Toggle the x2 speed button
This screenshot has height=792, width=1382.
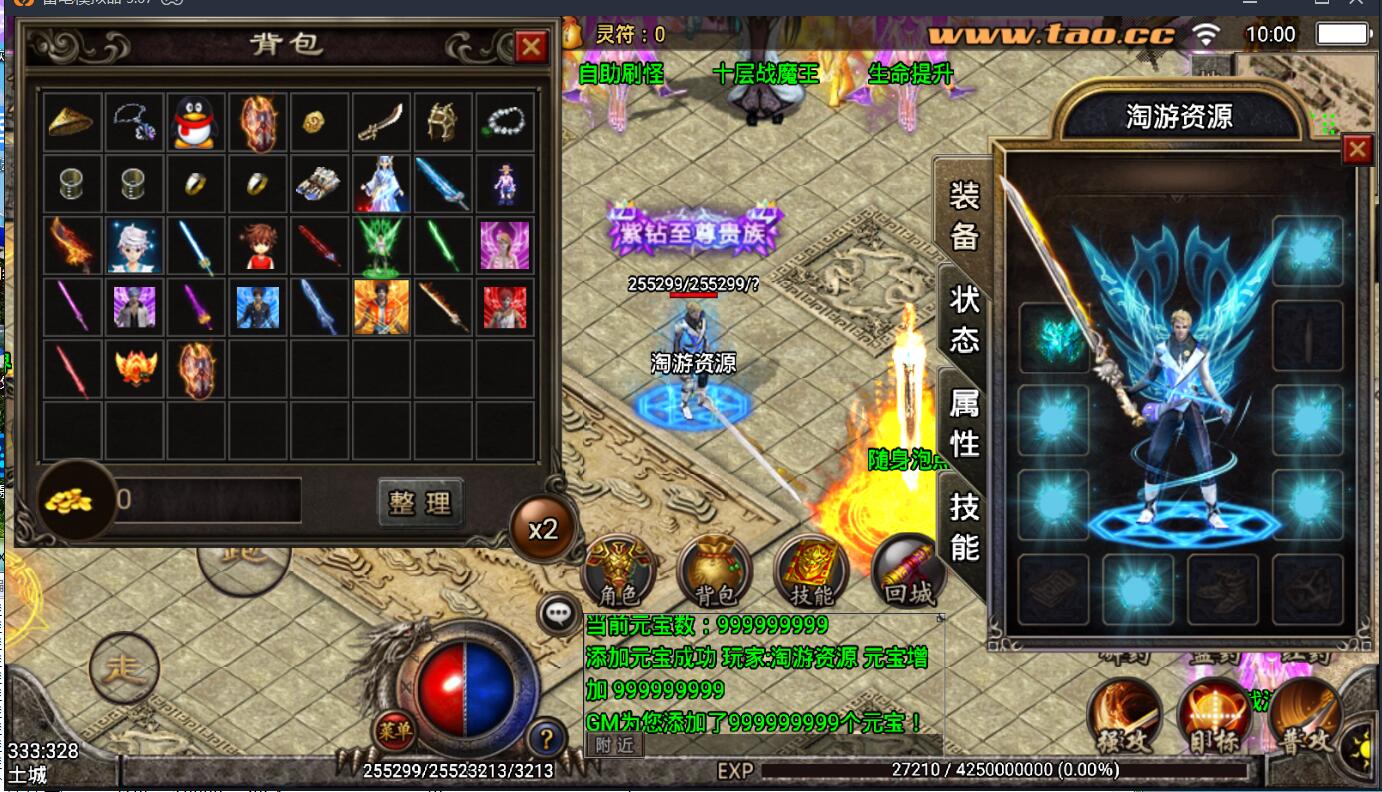[x=543, y=529]
